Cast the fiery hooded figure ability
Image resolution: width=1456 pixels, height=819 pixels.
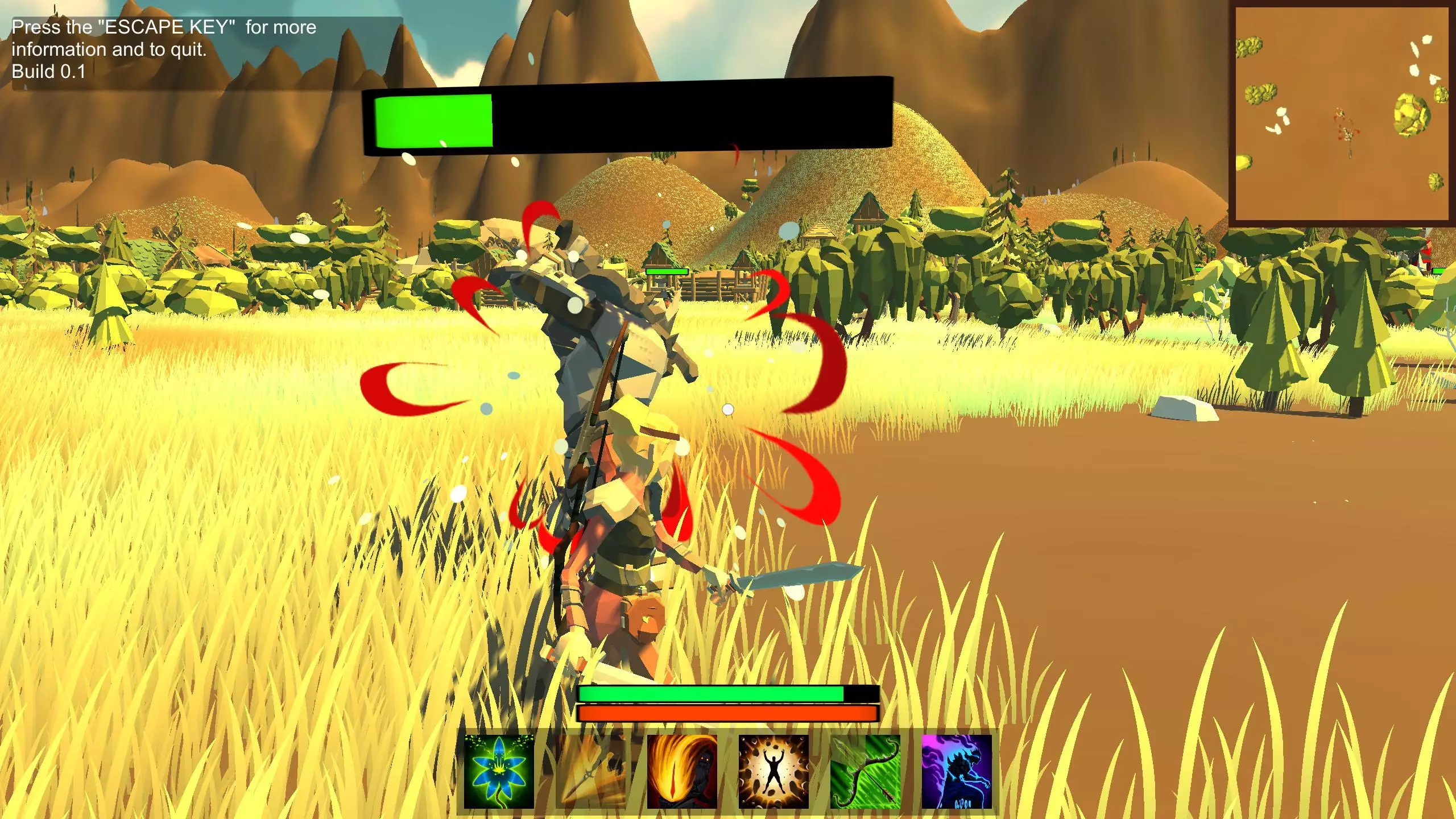[x=682, y=771]
